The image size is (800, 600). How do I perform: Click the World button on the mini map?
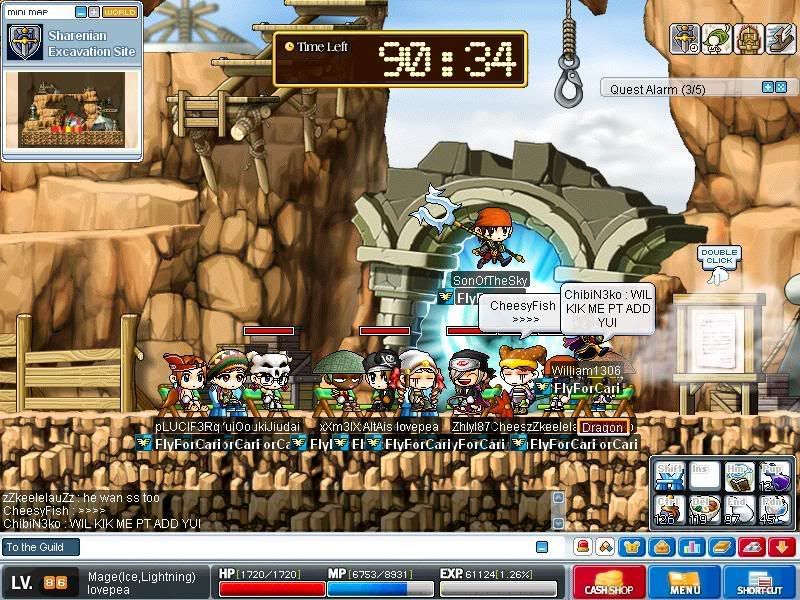tap(120, 12)
